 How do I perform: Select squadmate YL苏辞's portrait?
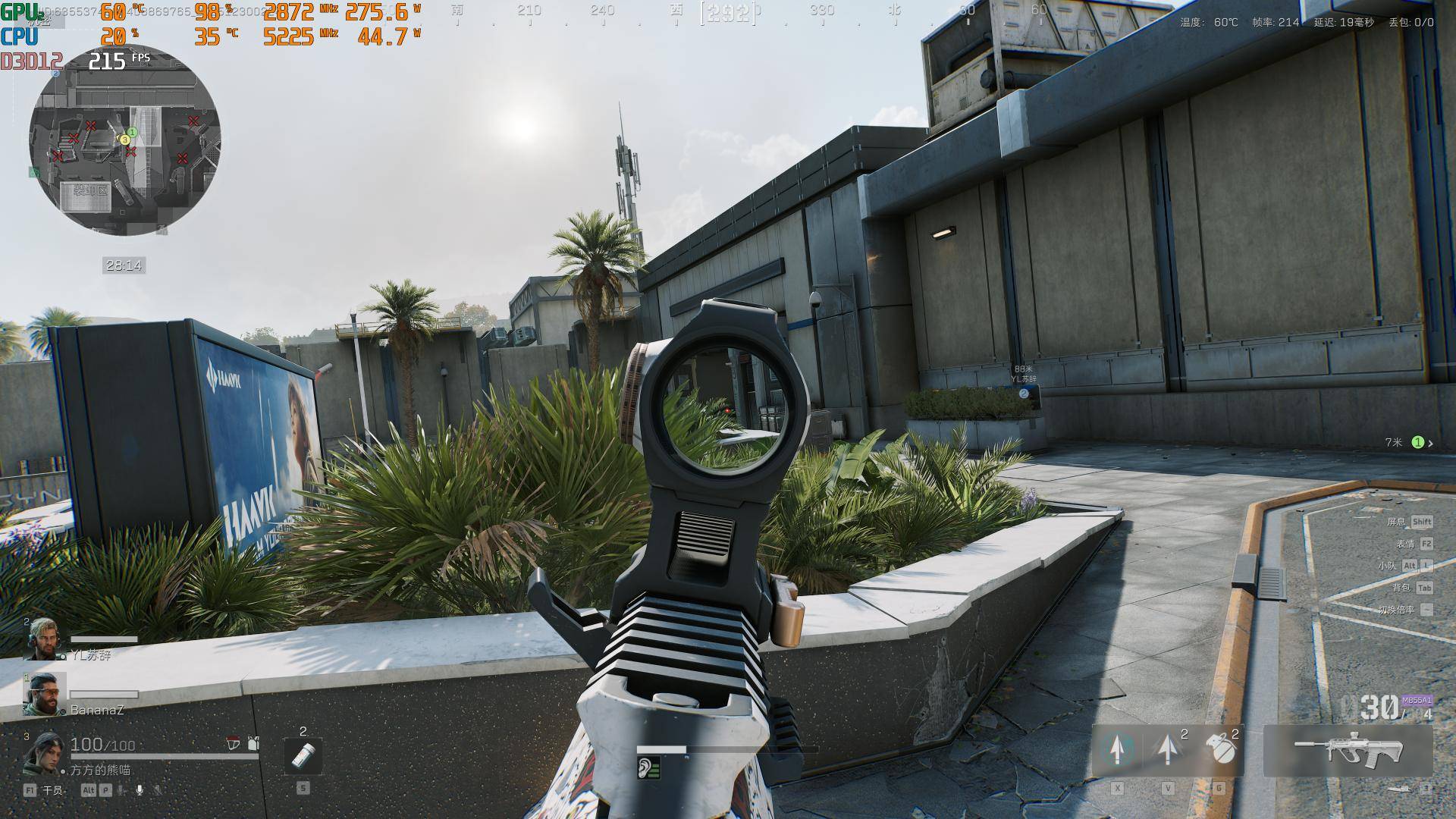point(43,639)
